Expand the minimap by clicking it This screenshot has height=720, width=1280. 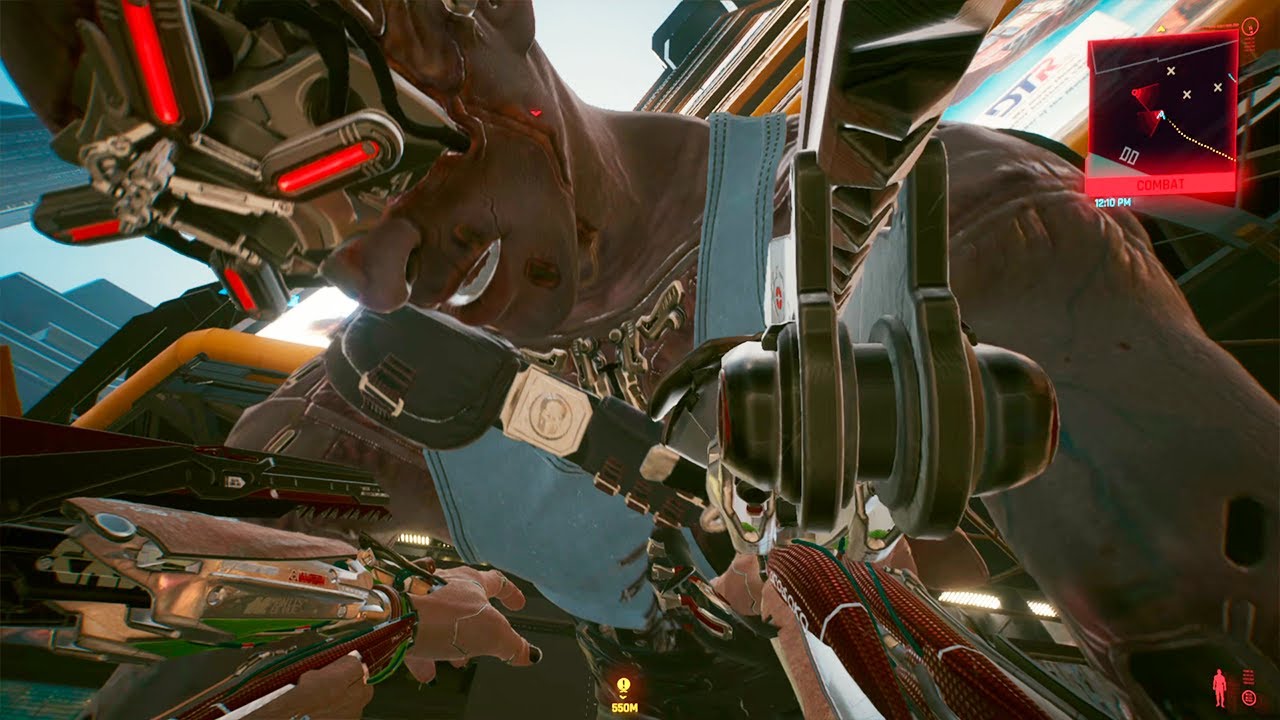1165,105
